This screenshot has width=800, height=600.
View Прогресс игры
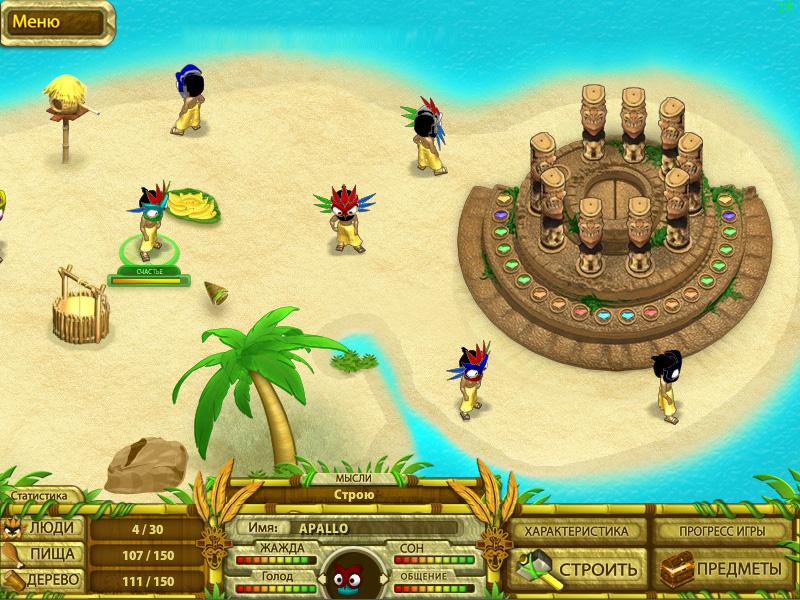722,531
